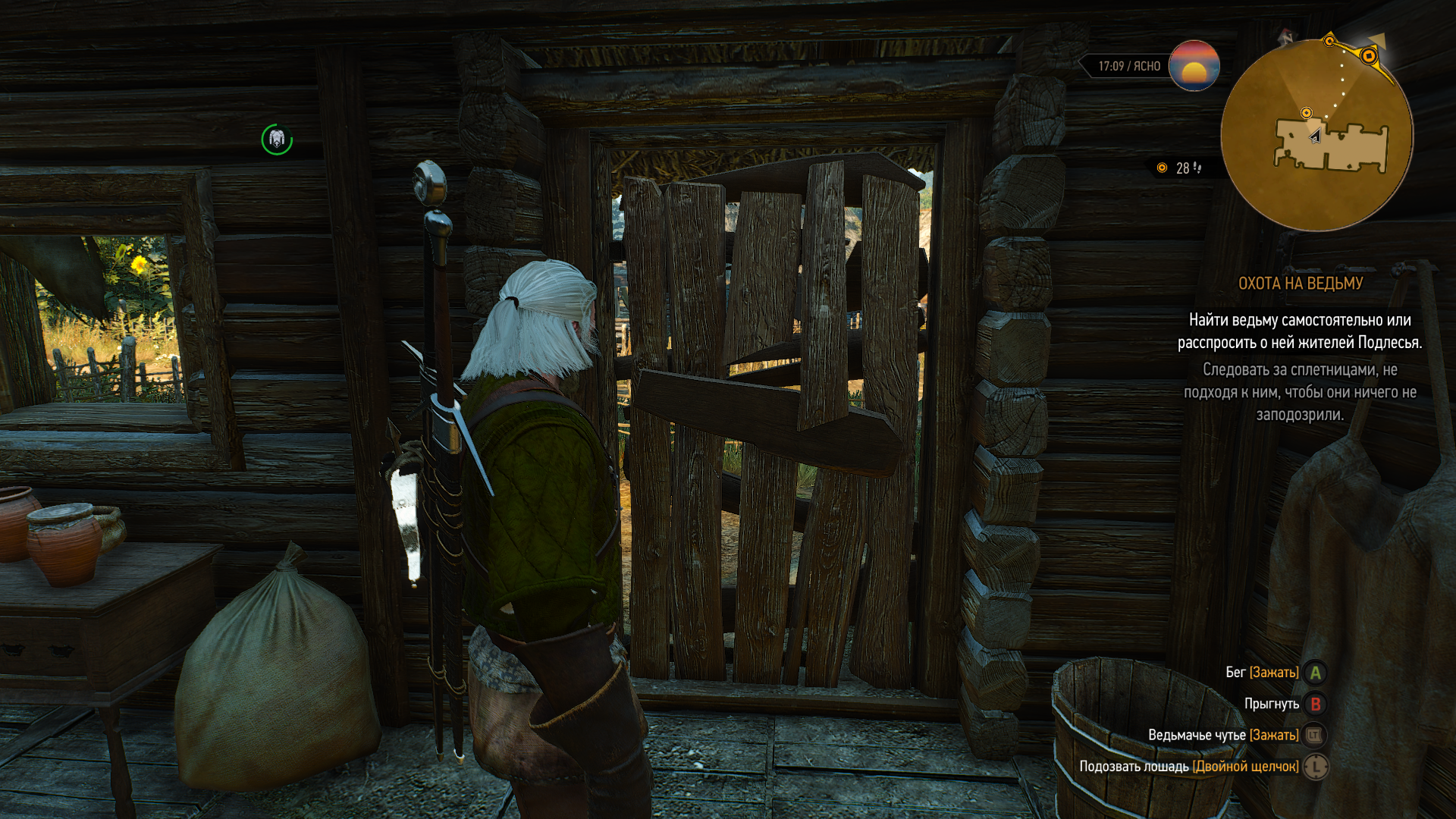
Task: Select the objective 'Следовать за сплетницами'
Action: pos(1300,392)
